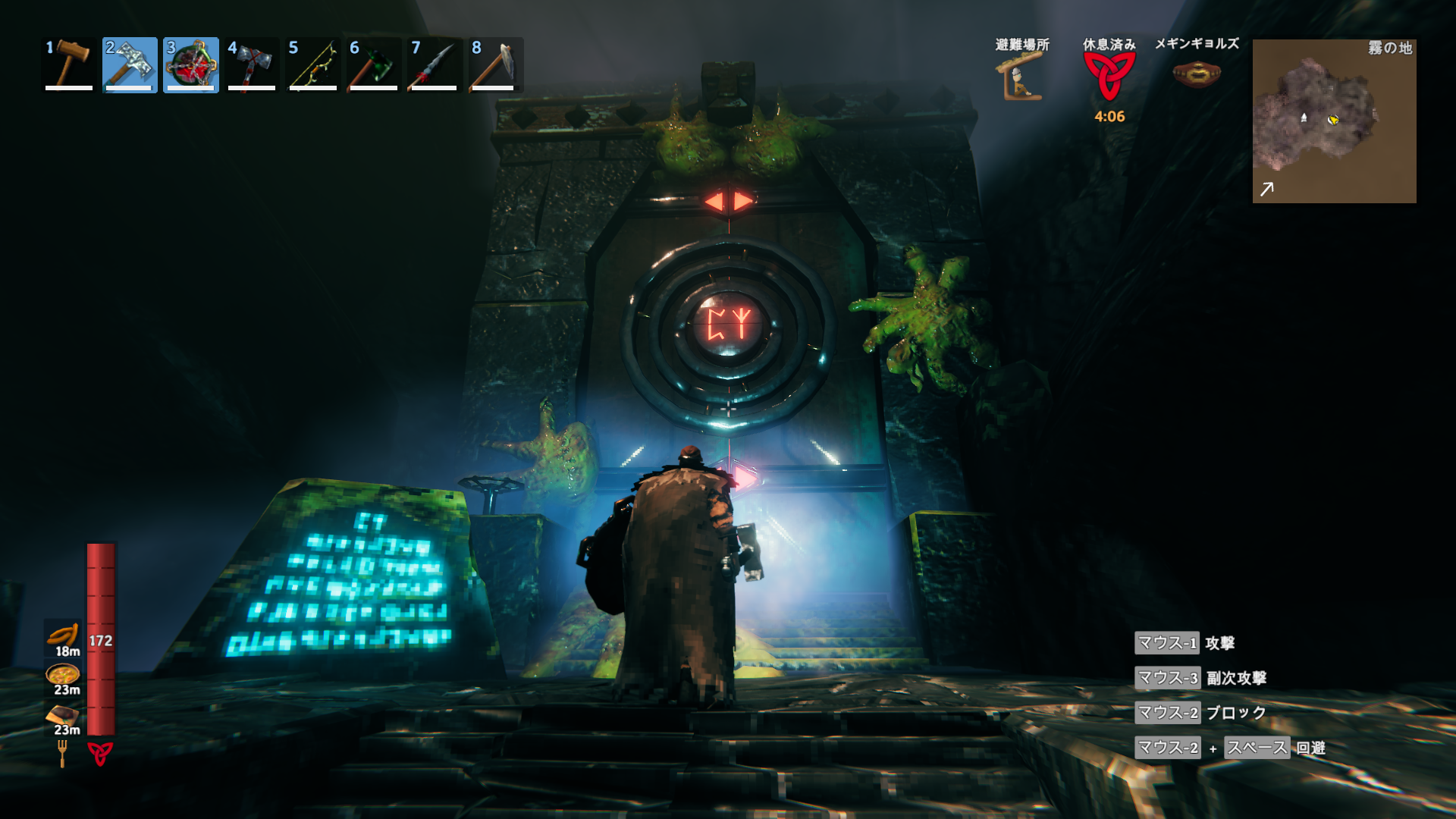The width and height of the screenshot is (1456, 819).
Task: Select the silver battleaxe in slot 2
Action: pyautogui.click(x=130, y=64)
